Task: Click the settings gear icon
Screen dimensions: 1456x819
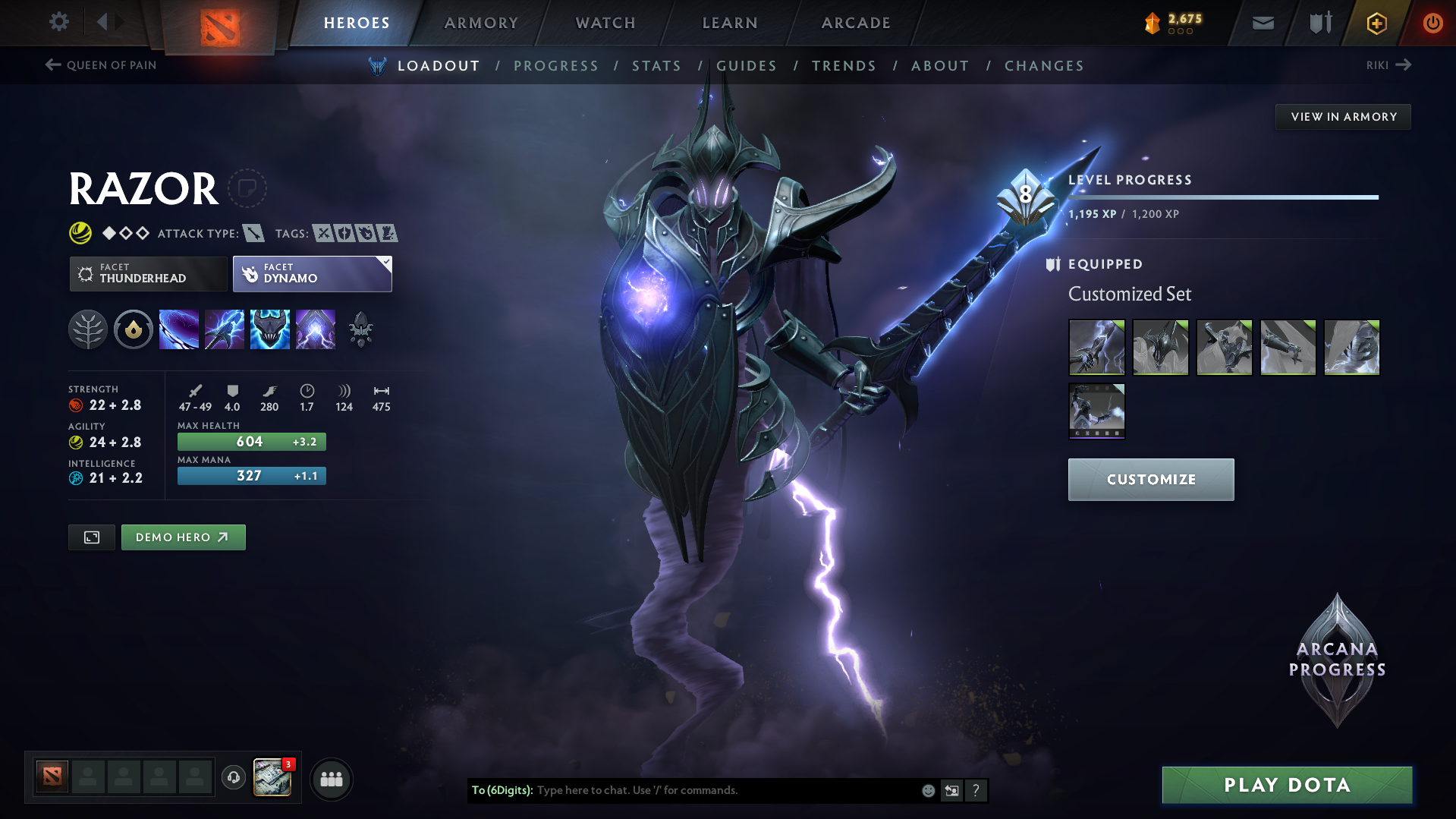Action: tap(58, 22)
